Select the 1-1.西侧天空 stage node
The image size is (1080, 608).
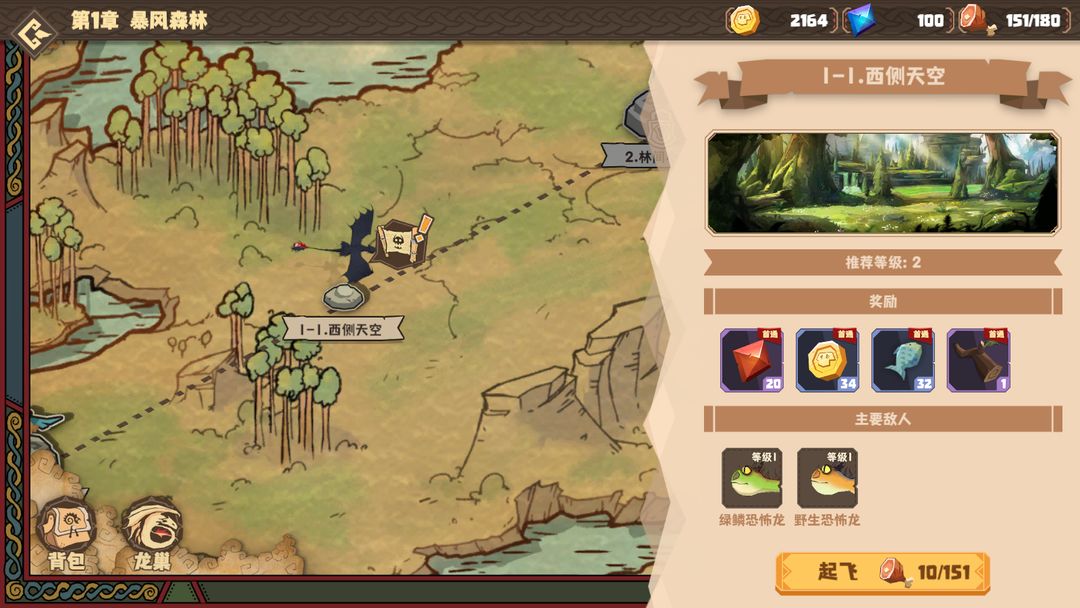tap(345, 298)
